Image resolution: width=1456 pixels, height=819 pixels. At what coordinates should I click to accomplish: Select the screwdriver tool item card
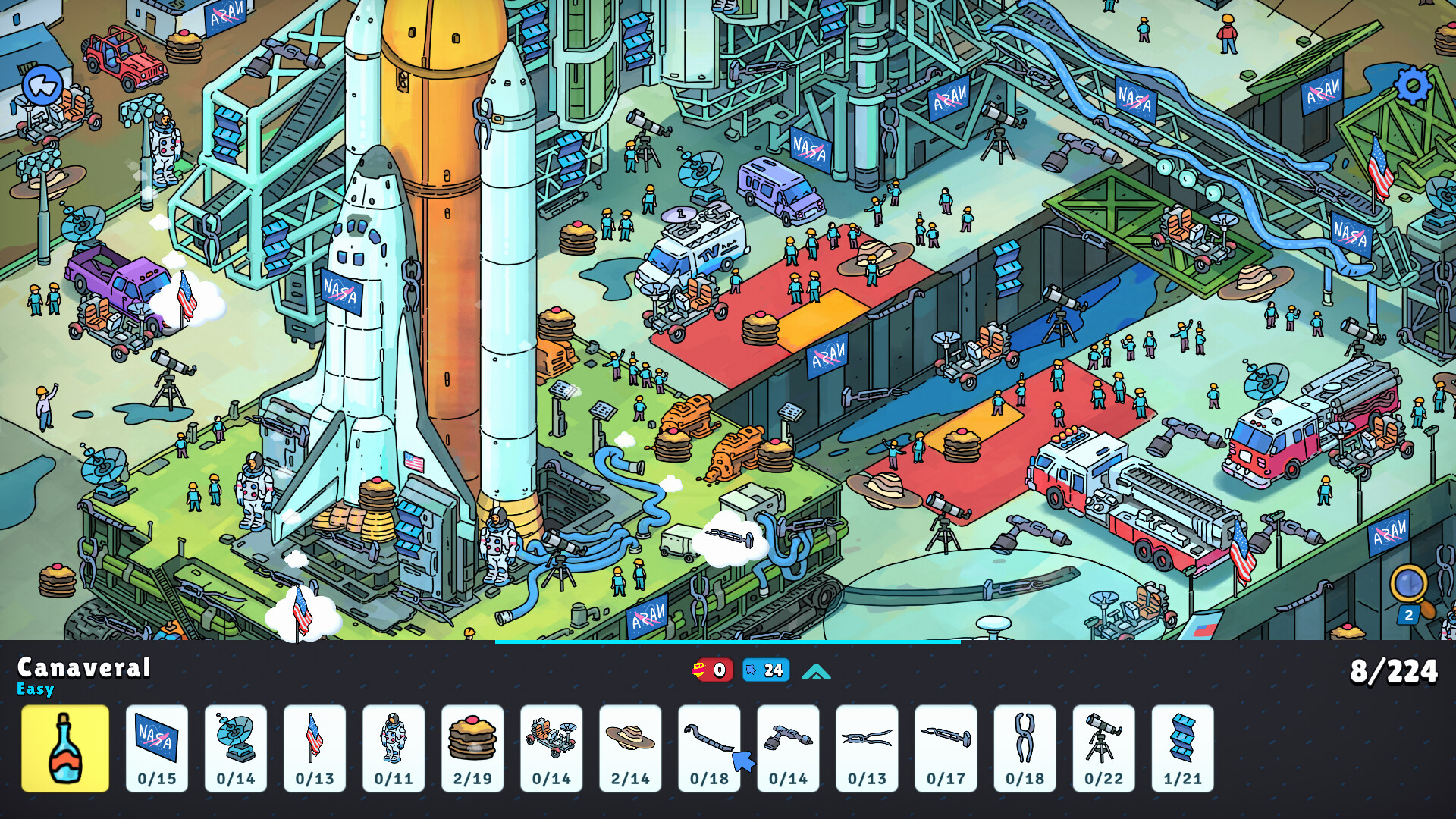coord(946,748)
